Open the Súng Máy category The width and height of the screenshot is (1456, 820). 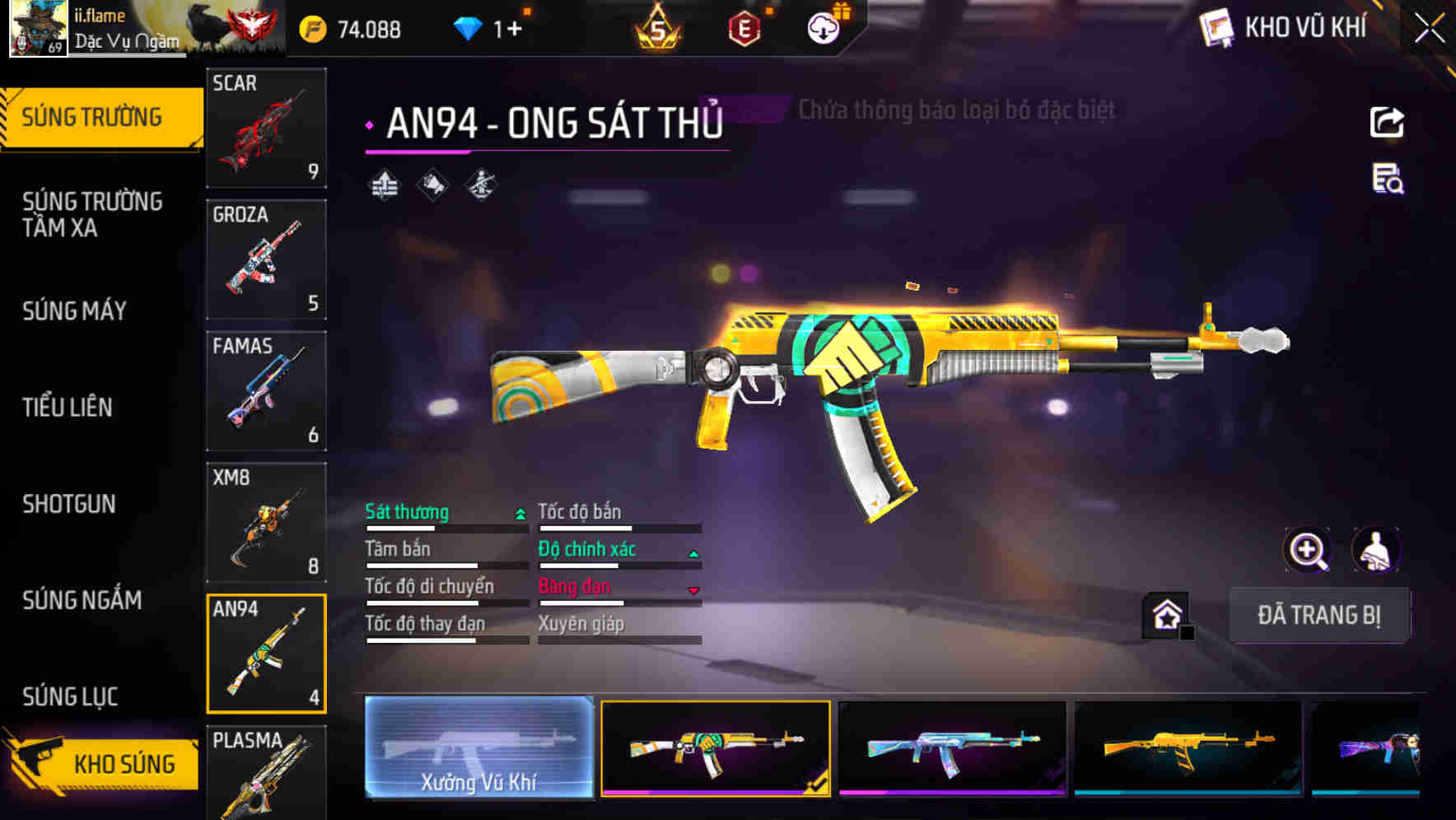[x=75, y=311]
